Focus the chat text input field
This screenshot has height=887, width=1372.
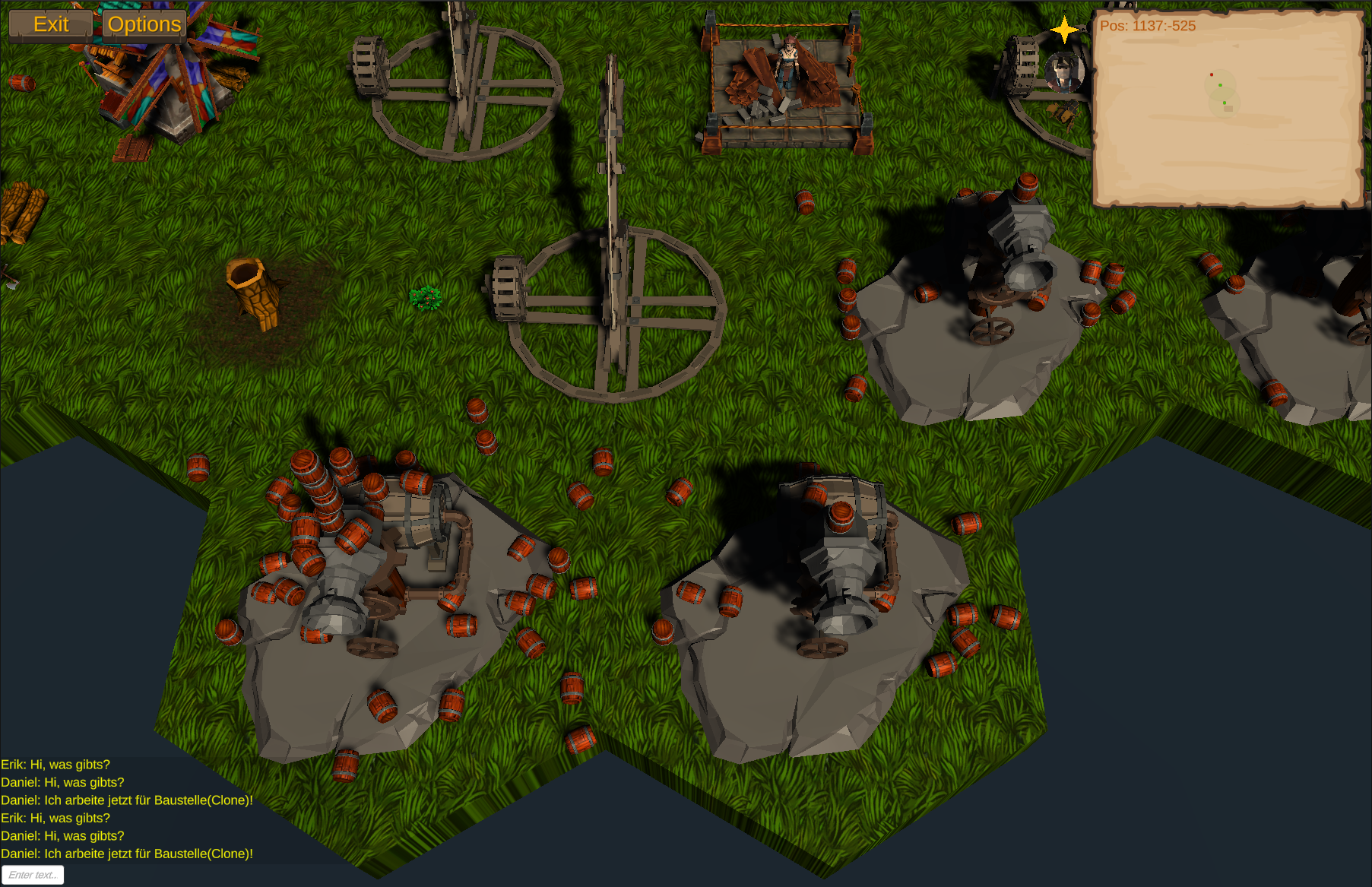point(33,875)
